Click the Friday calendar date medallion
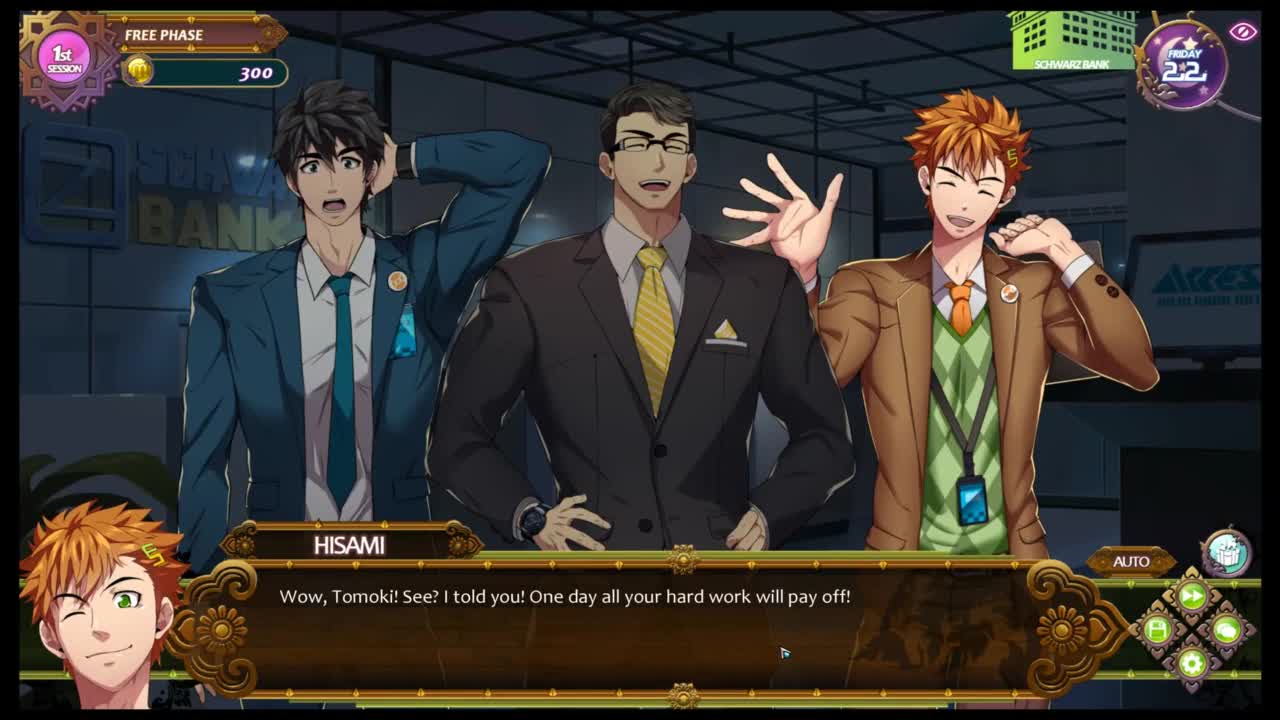The height and width of the screenshot is (720, 1280). click(x=1183, y=65)
